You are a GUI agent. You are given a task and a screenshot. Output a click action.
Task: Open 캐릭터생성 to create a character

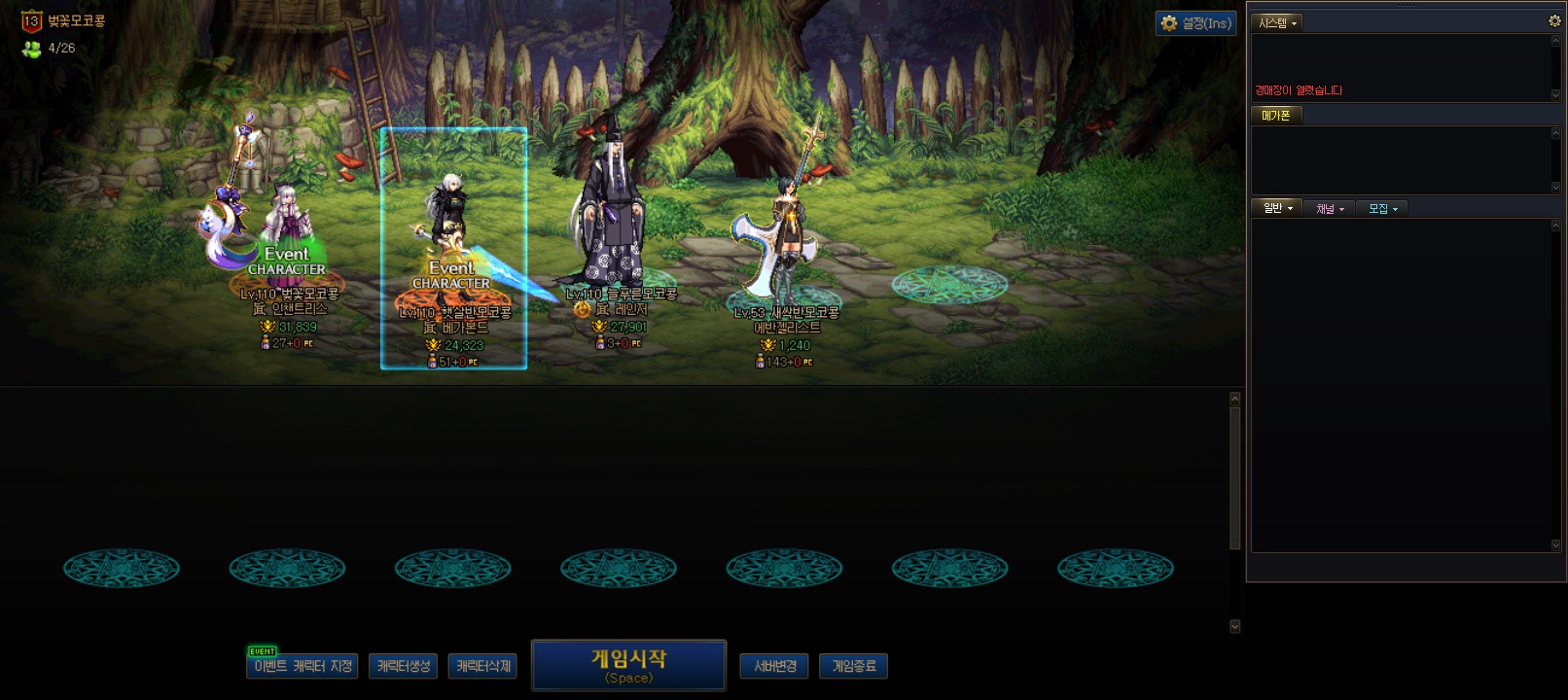404,666
